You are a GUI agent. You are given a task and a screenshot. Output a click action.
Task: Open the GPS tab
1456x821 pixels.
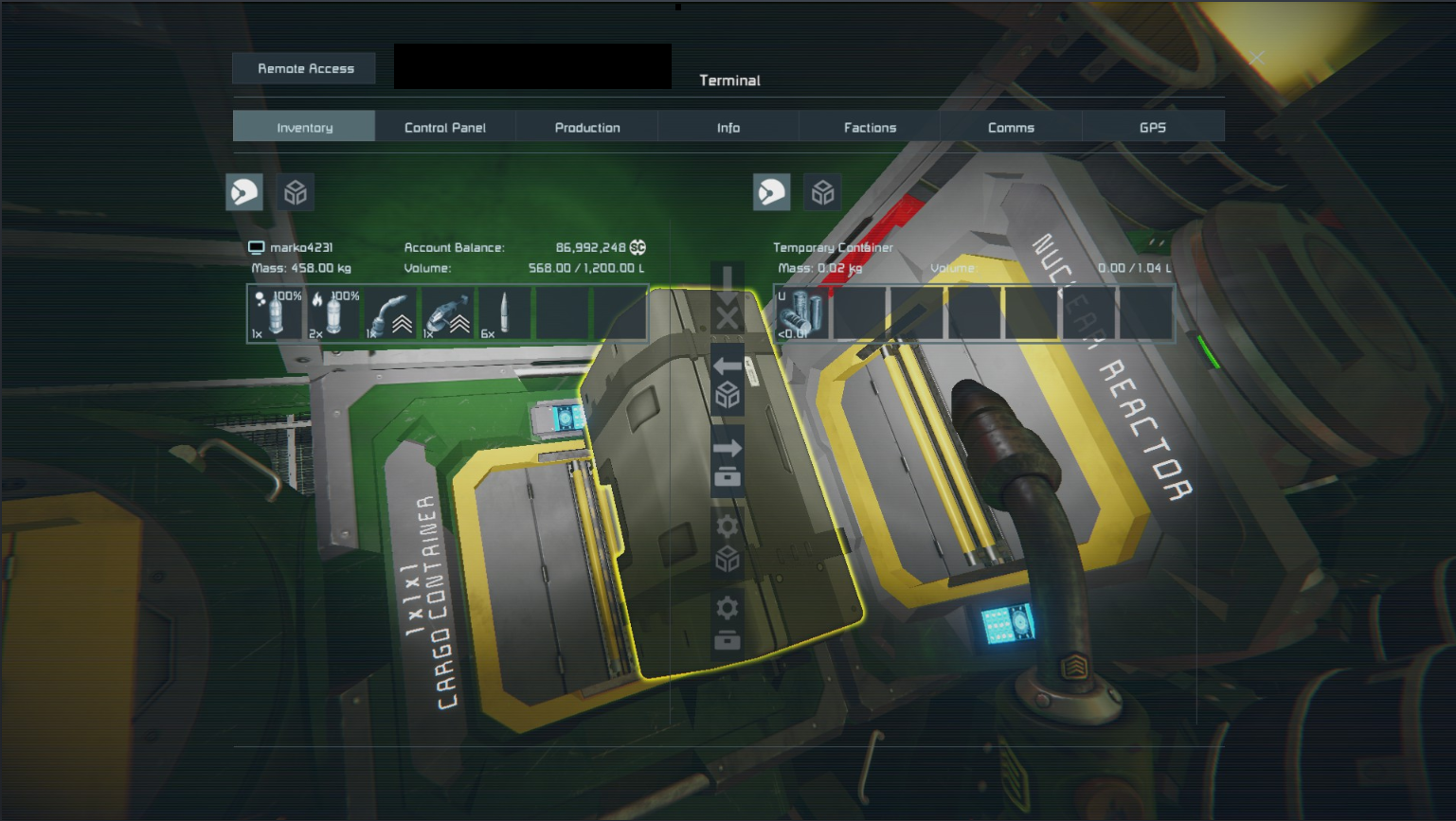(x=1152, y=127)
